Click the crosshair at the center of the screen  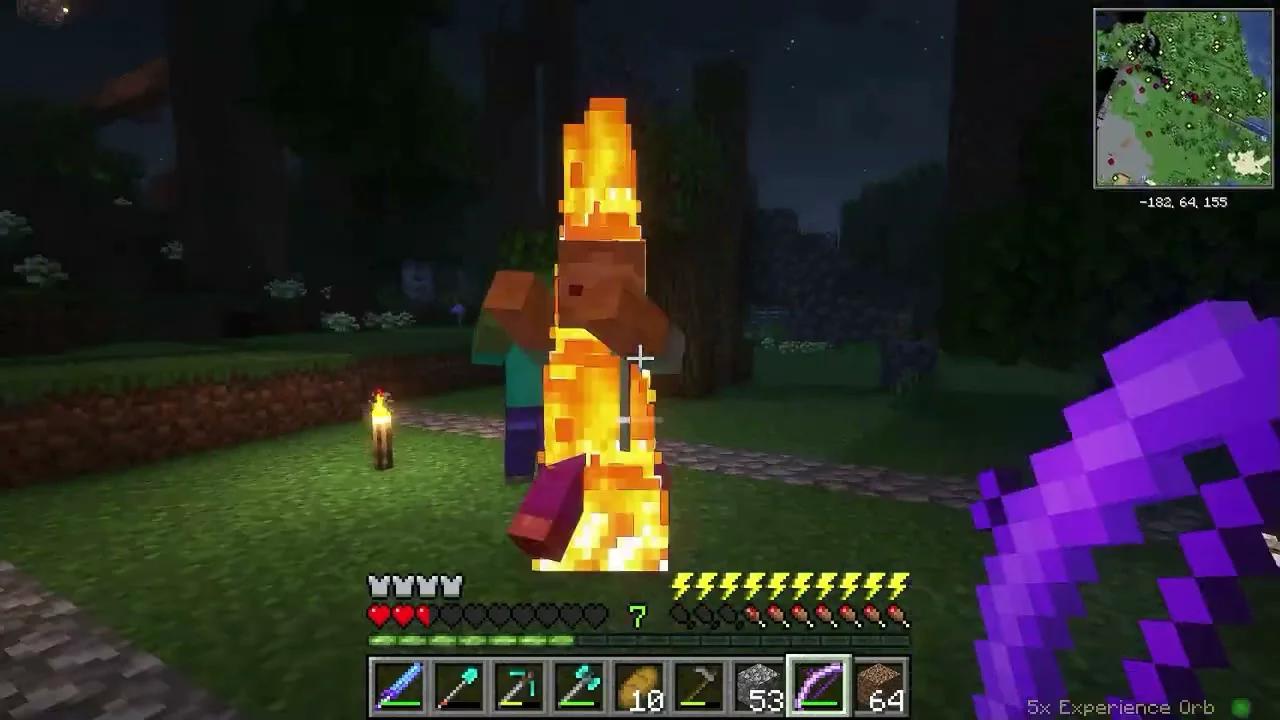[x=640, y=357]
